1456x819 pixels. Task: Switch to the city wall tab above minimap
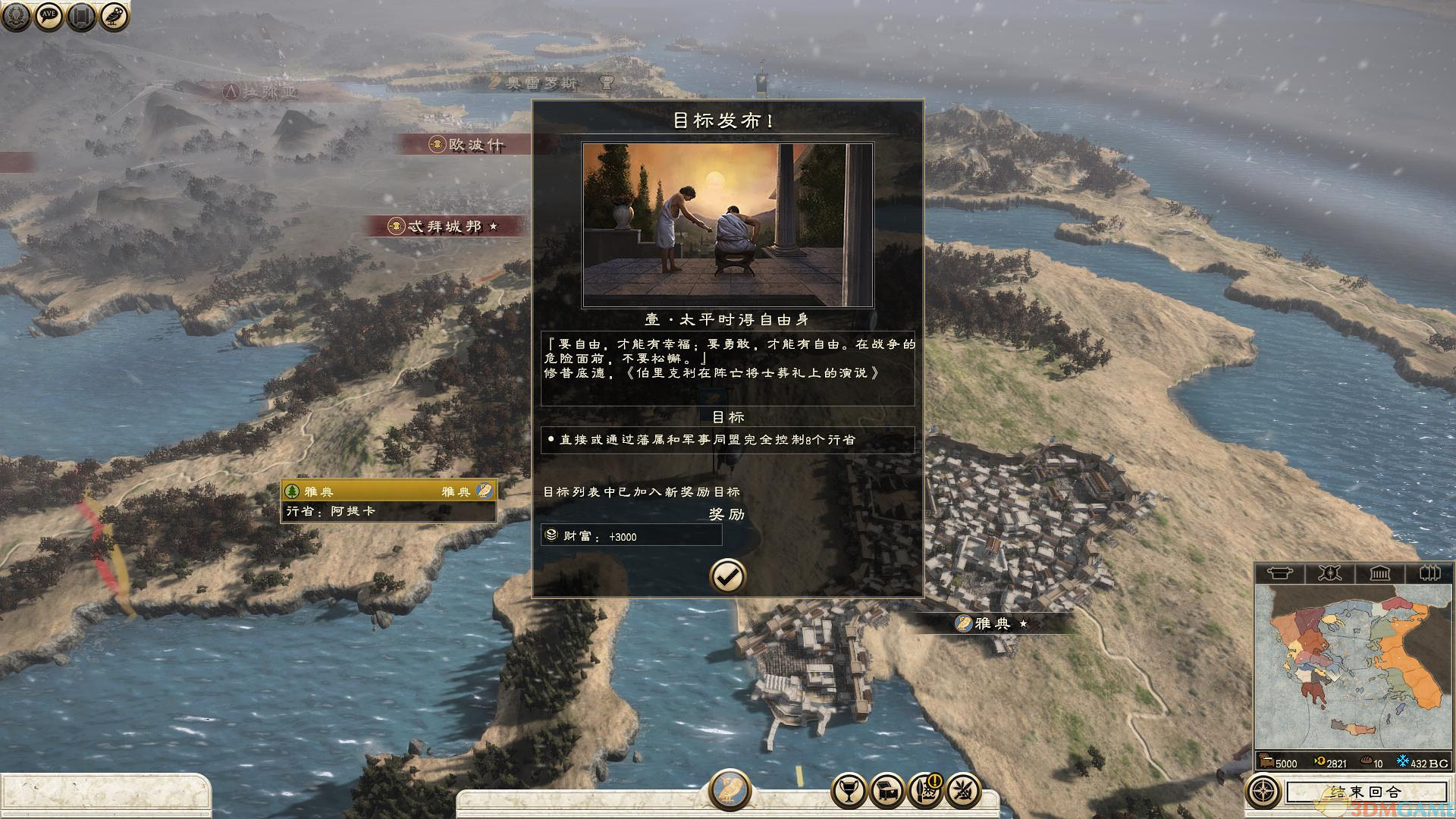(x=1429, y=573)
